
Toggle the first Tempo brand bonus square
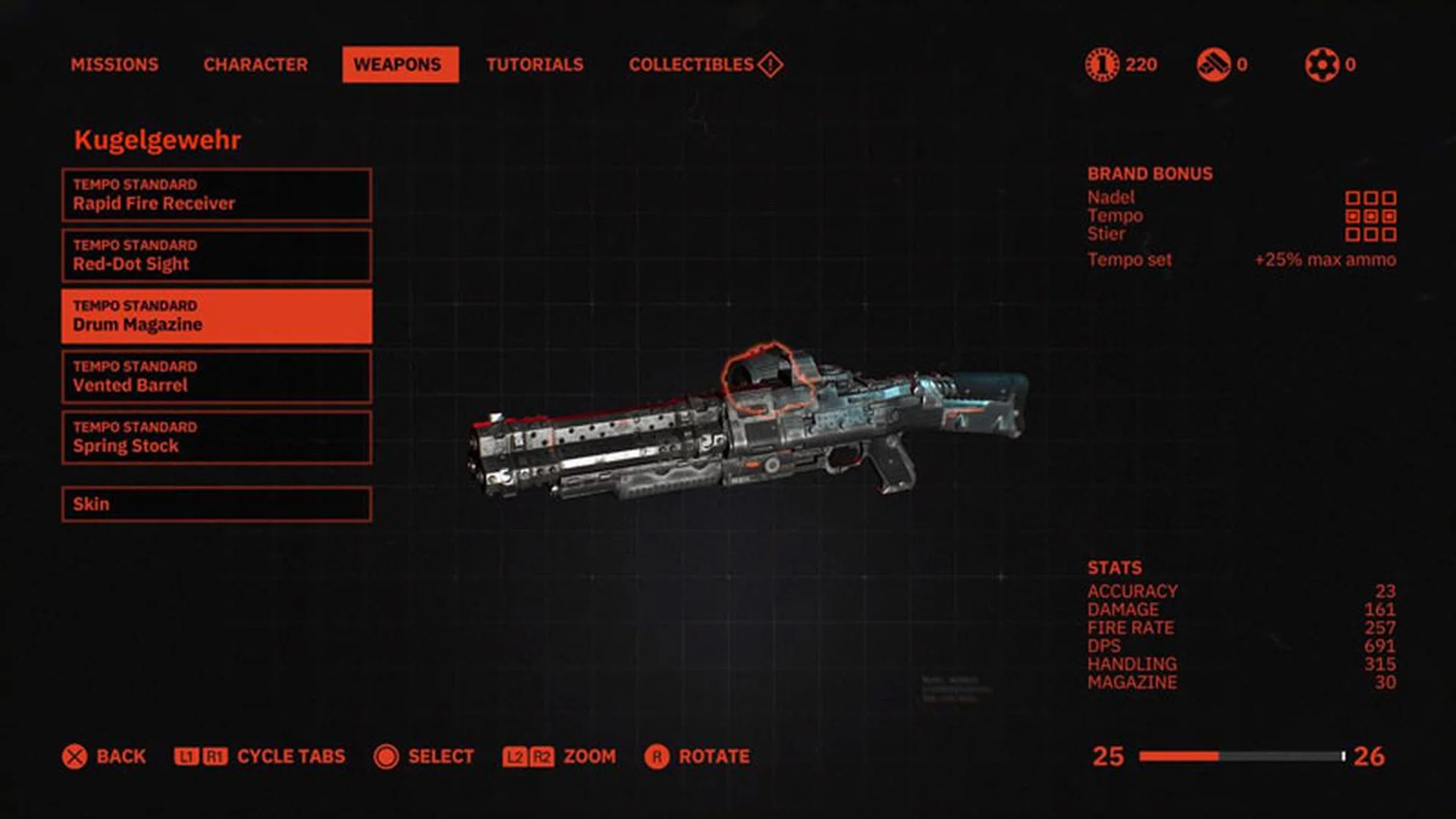1354,216
